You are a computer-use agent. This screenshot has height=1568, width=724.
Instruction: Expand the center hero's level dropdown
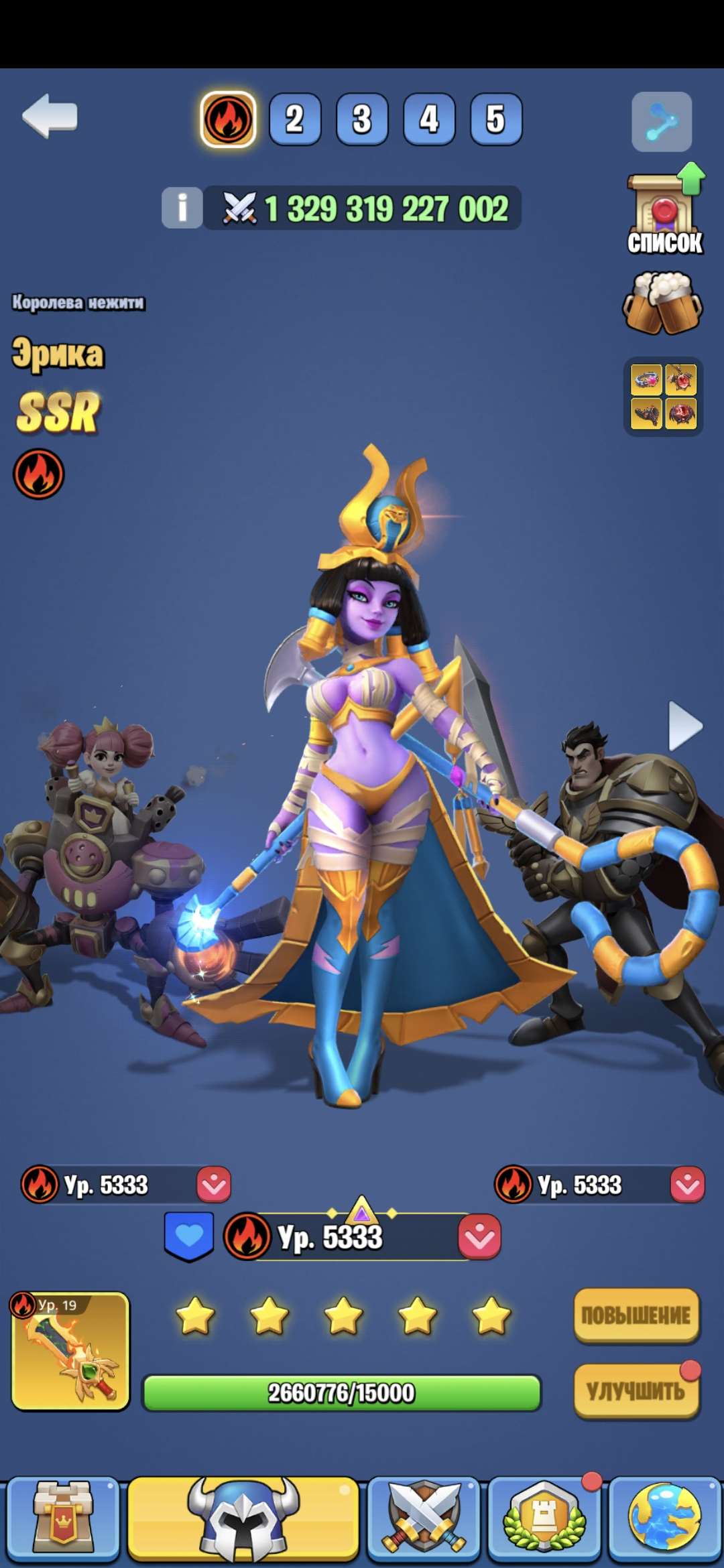click(479, 1236)
